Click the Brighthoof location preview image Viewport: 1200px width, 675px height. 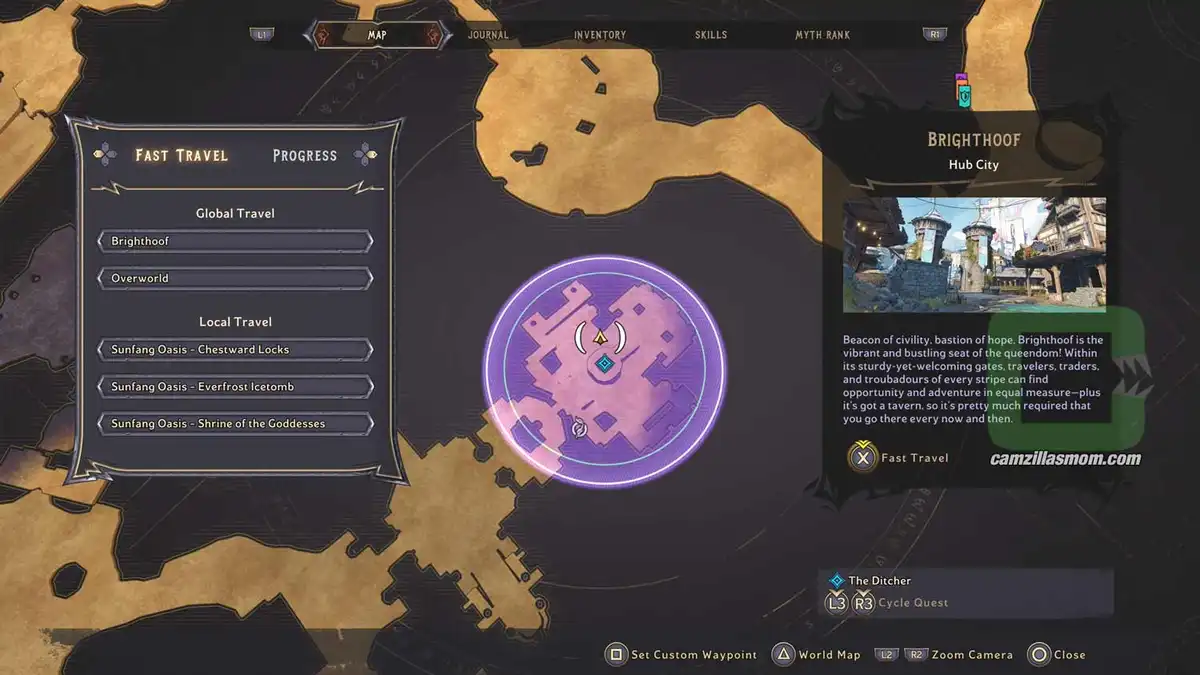[x=974, y=255]
